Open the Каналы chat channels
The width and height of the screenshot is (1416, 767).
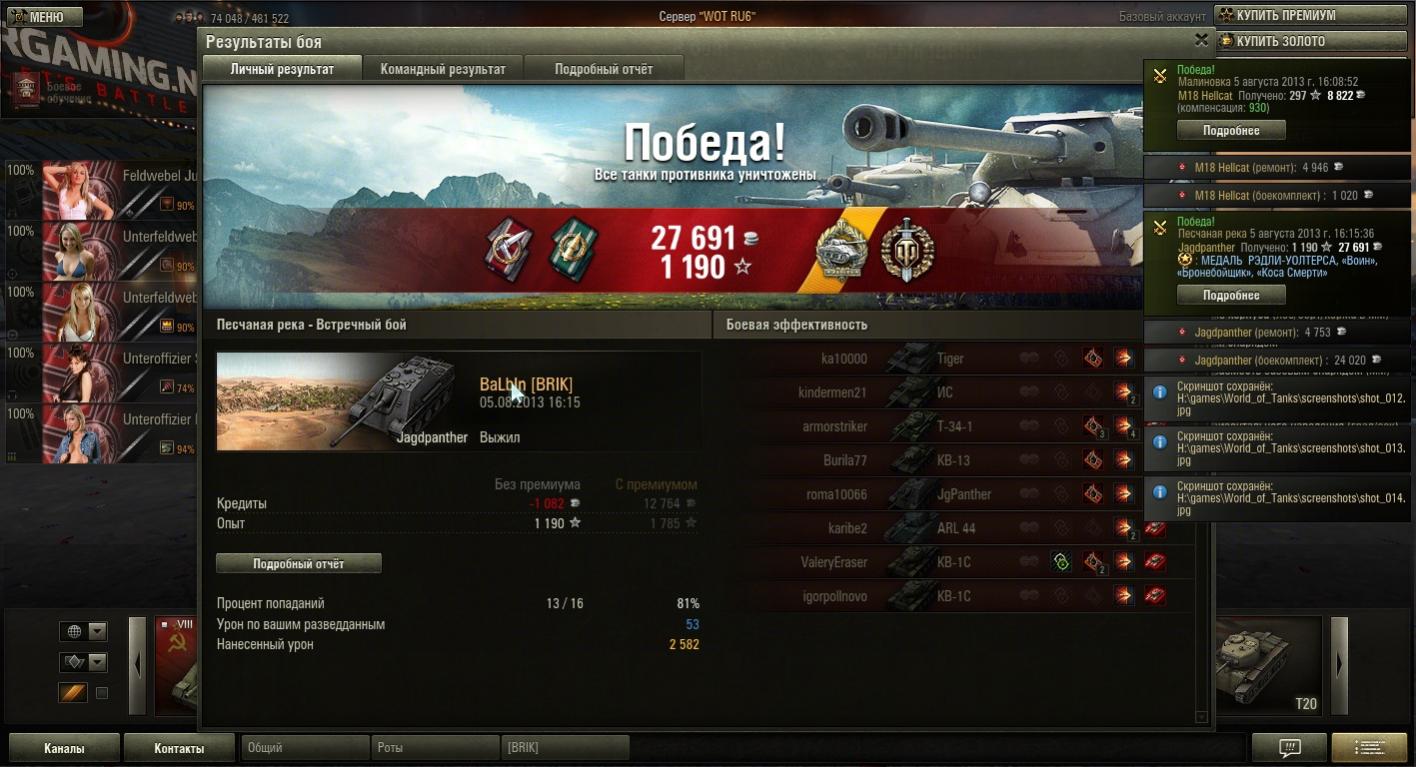(x=64, y=748)
